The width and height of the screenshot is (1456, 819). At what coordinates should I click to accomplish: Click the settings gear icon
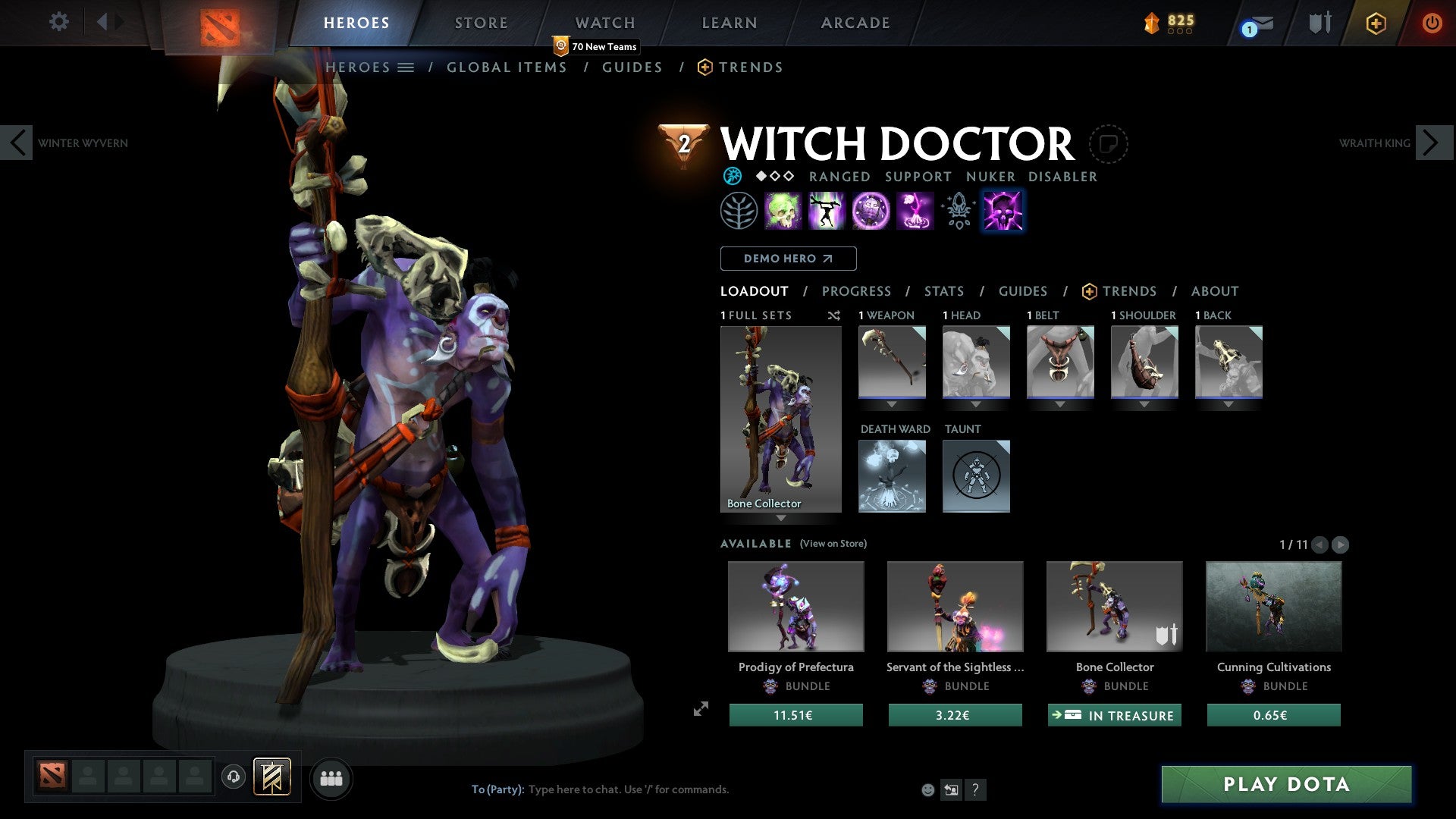(x=58, y=22)
